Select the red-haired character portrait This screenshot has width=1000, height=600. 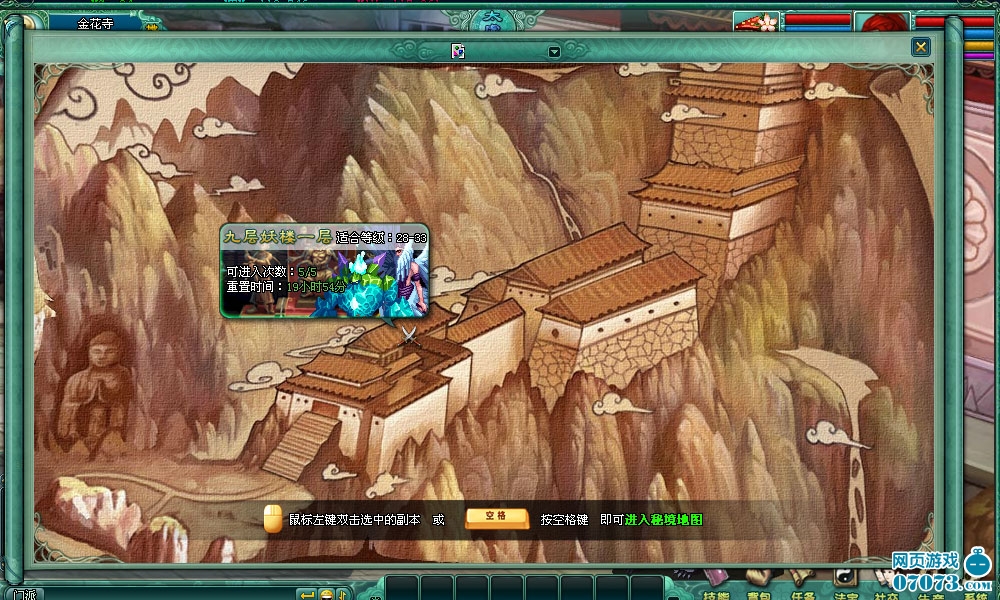pyautogui.click(x=882, y=22)
